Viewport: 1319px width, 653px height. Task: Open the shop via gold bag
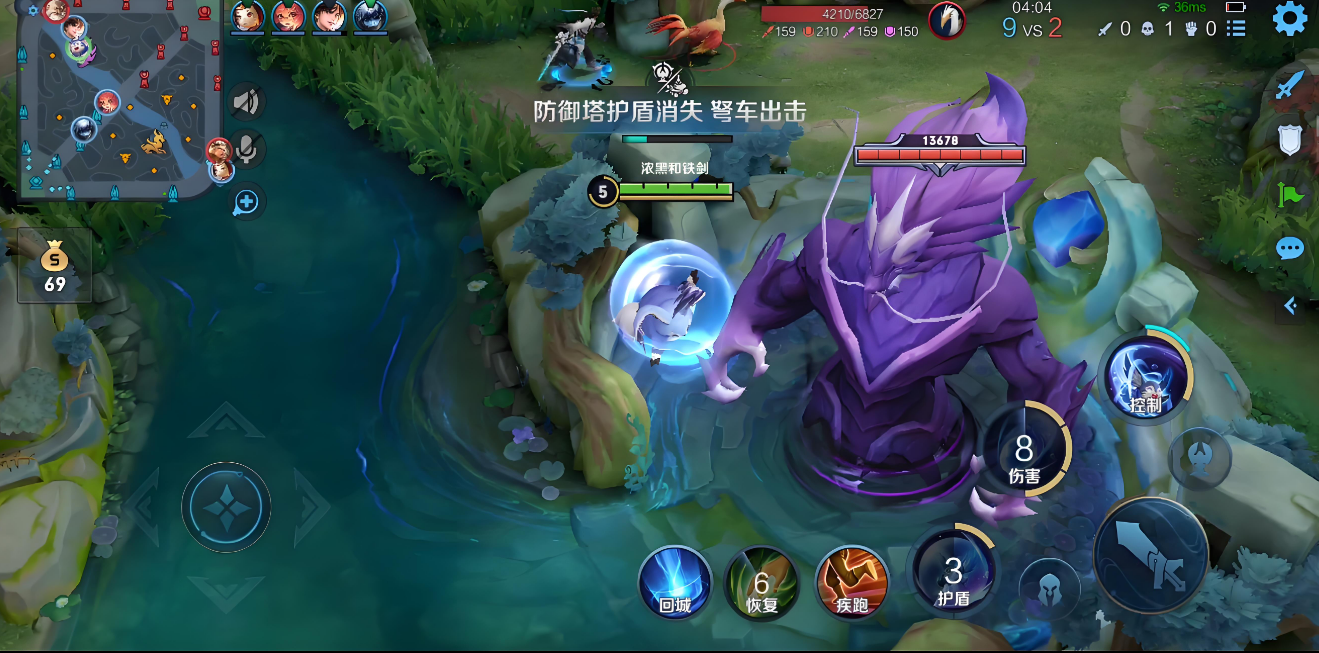55,266
